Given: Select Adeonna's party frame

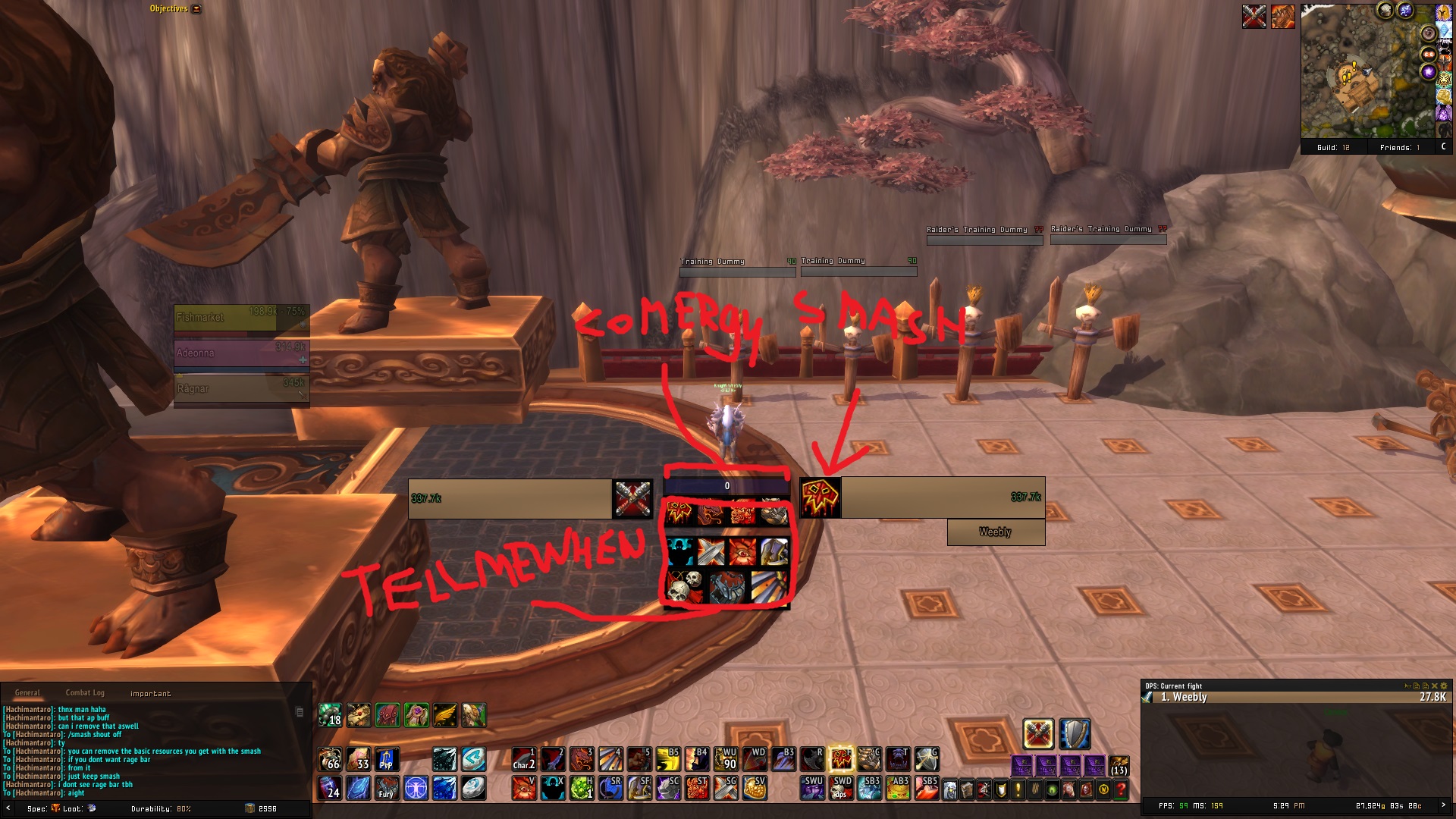Looking at the screenshot, I should (241, 353).
